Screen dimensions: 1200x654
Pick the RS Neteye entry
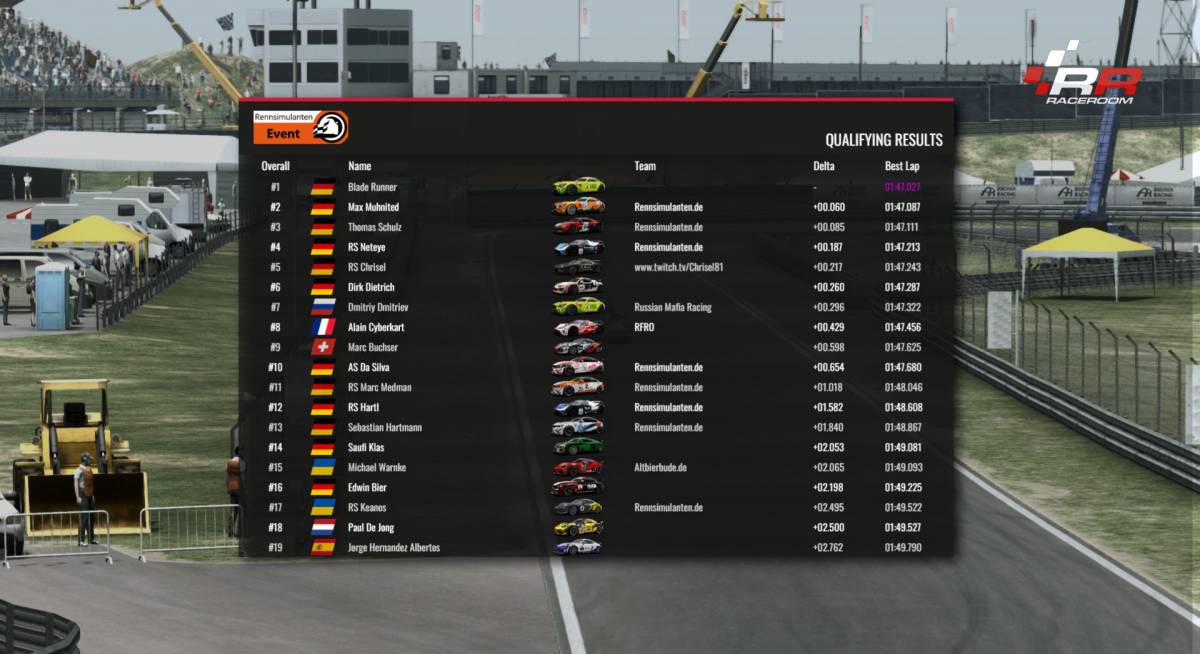pos(366,247)
